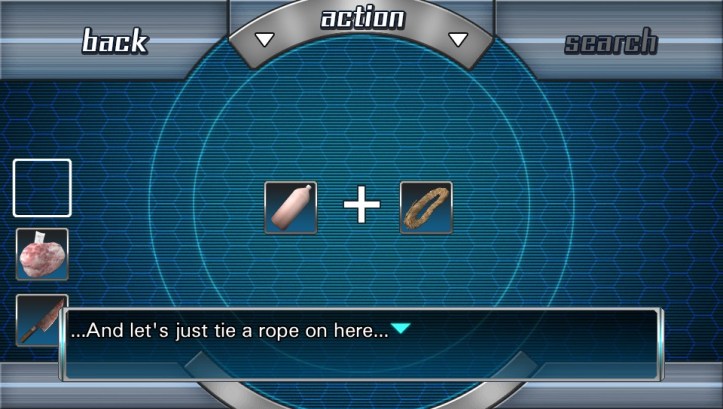Open the action menu at top
Image resolution: width=723 pixels, height=409 pixels.
coord(361,20)
